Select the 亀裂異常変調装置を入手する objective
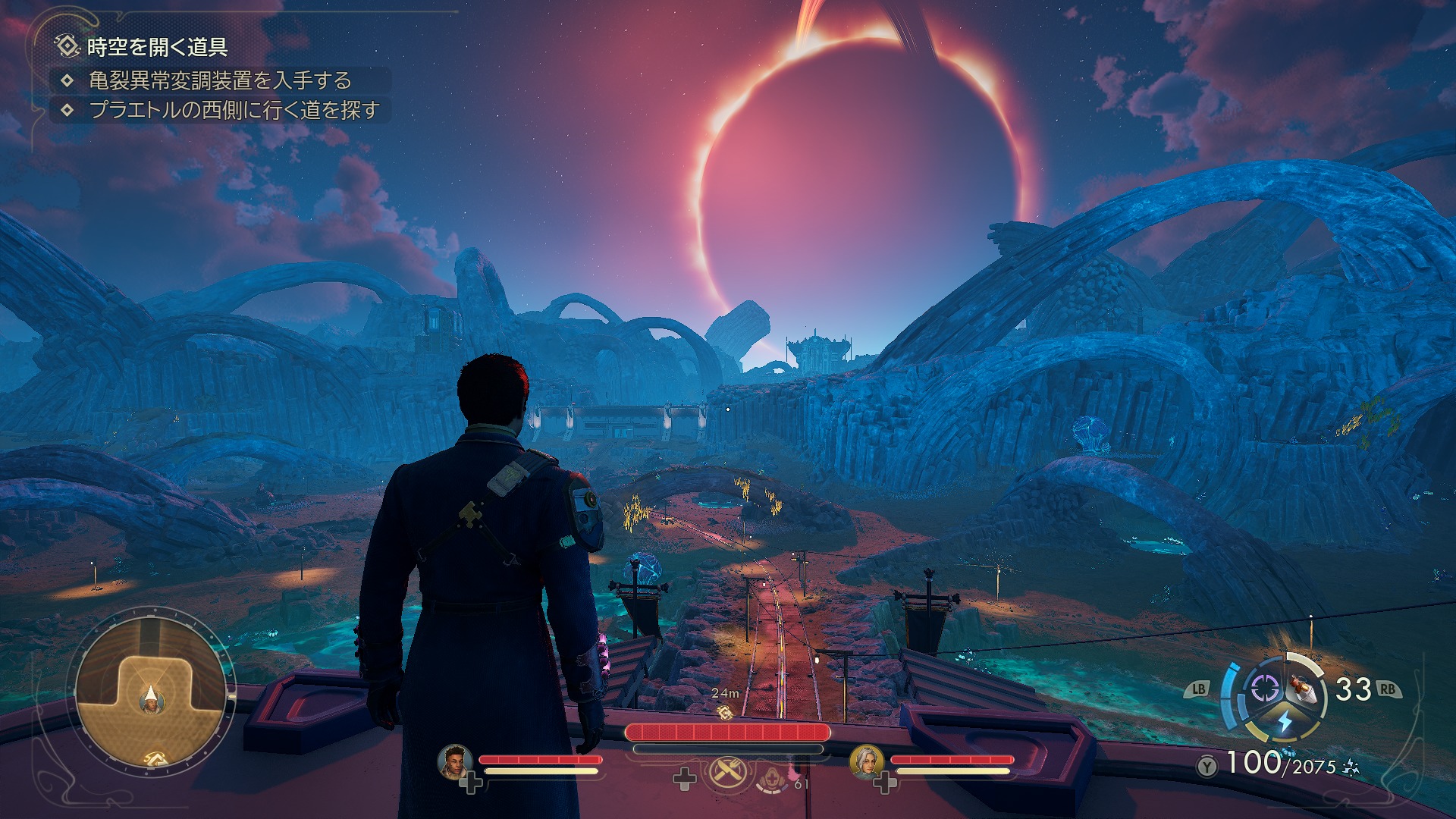Viewport: 1456px width, 819px height. [x=220, y=80]
